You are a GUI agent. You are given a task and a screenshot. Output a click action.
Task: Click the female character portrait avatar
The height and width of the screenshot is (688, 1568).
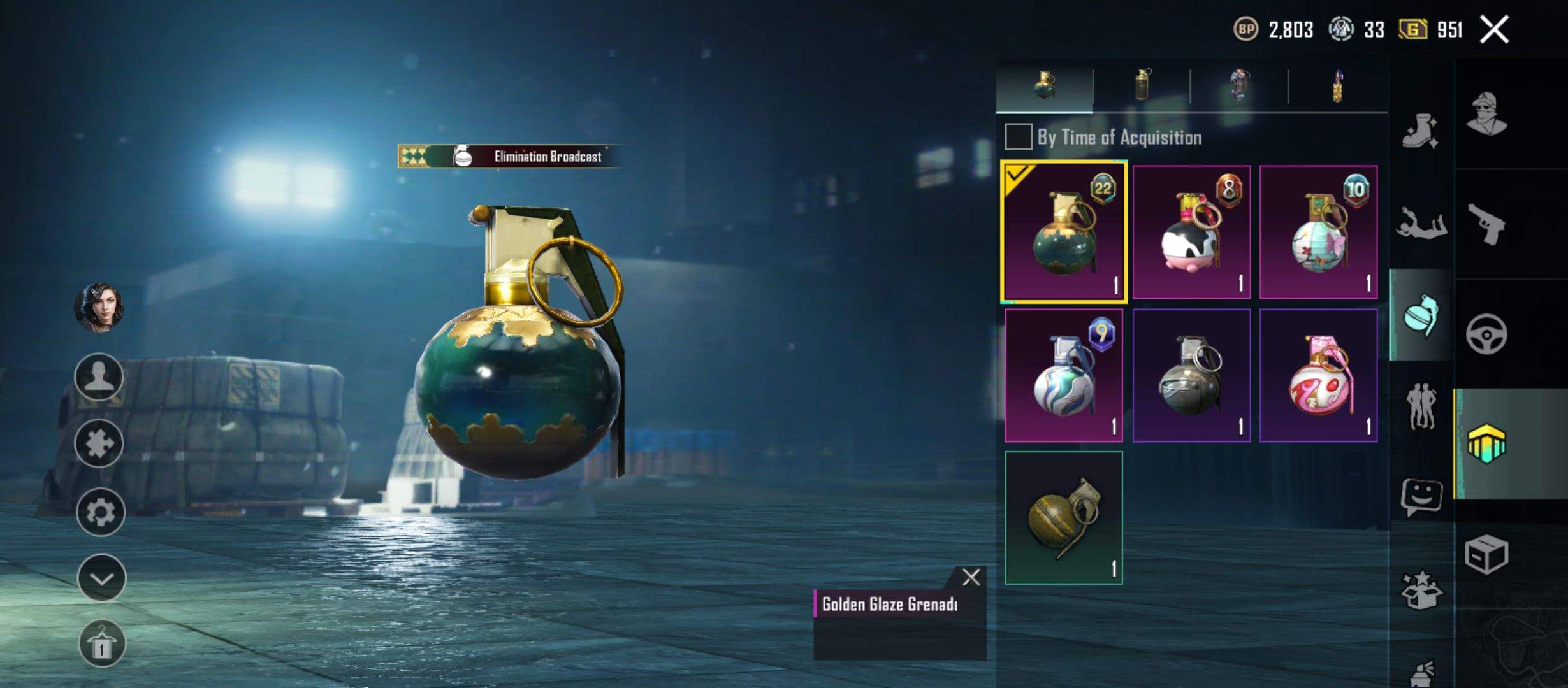point(99,308)
